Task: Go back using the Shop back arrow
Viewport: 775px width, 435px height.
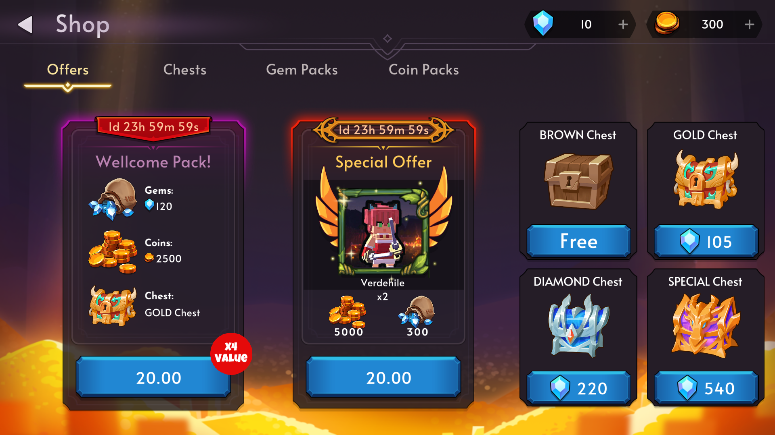Action: tap(26, 24)
